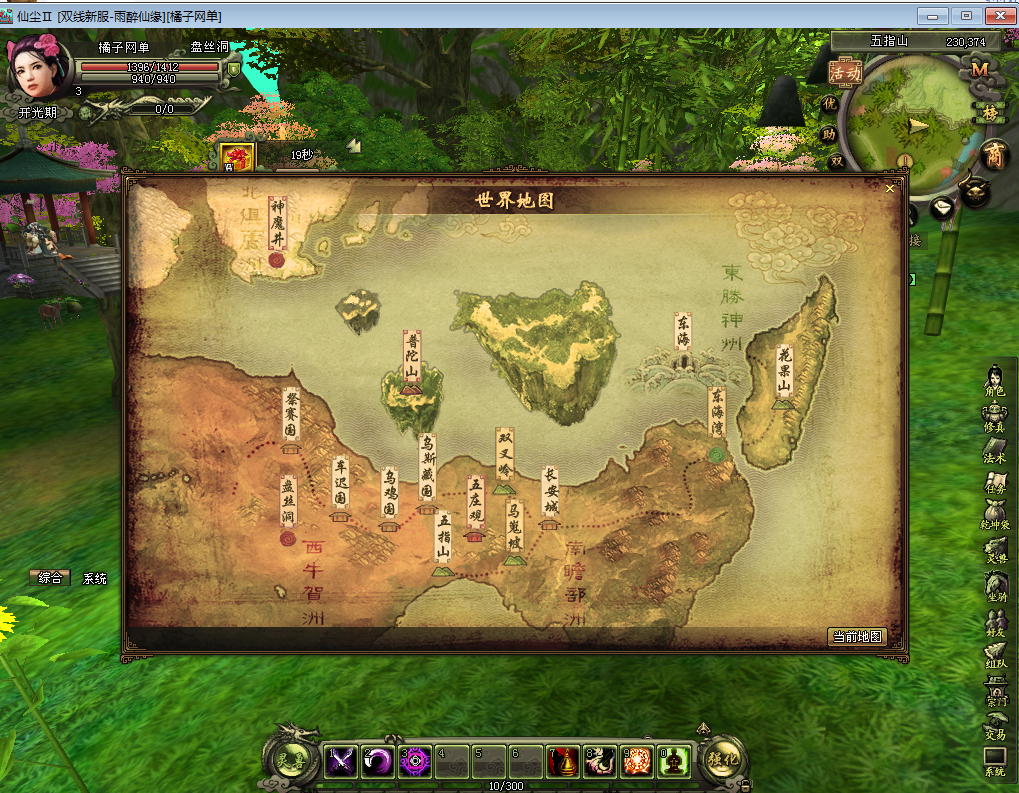Open the 任务 quest log

coord(995,483)
